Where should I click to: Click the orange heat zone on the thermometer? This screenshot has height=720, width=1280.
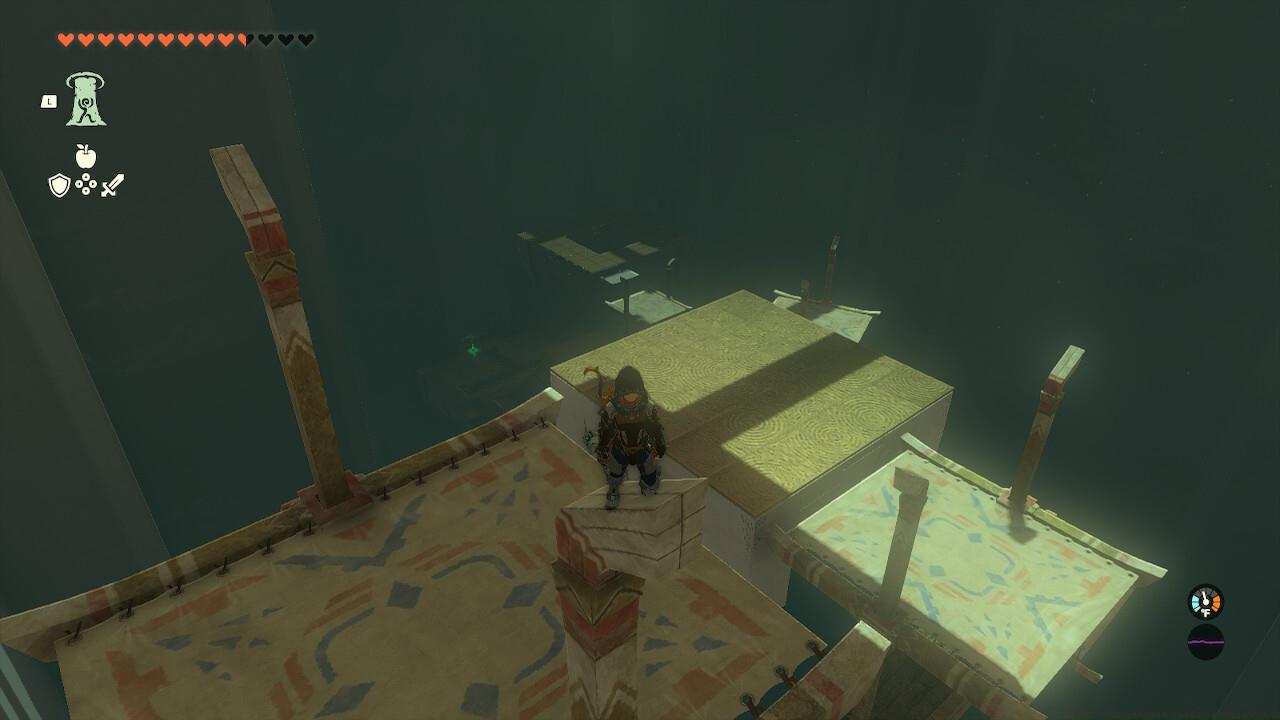1217,601
